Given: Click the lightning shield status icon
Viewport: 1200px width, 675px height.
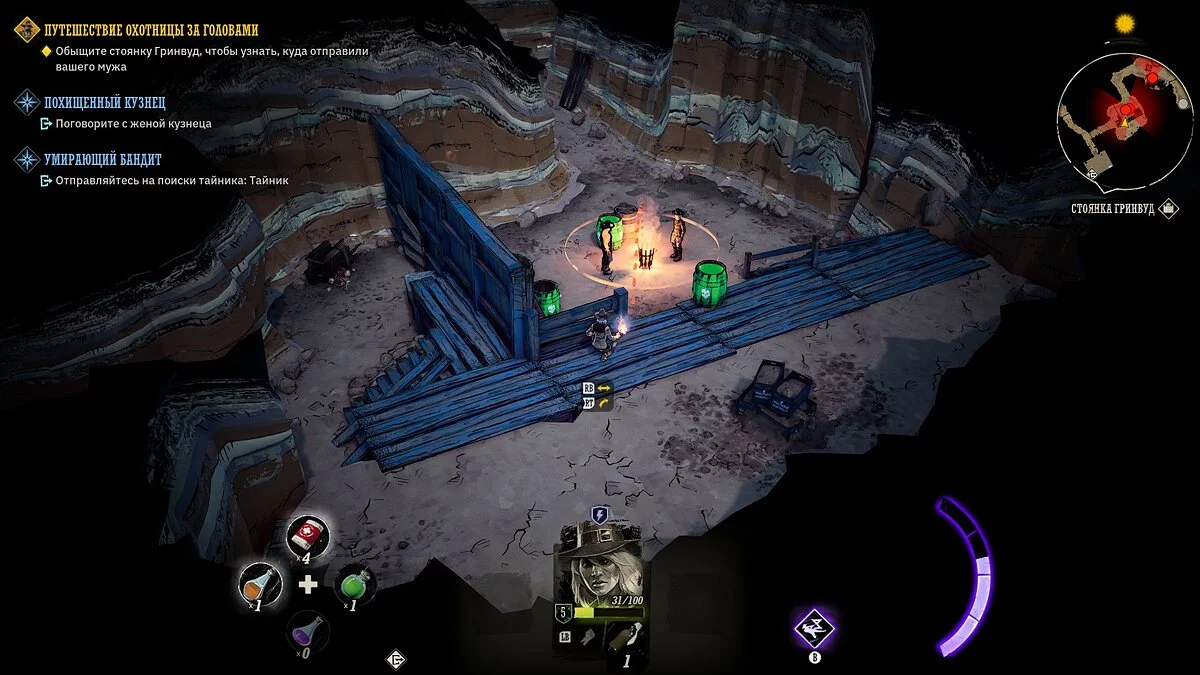Looking at the screenshot, I should pyautogui.click(x=599, y=514).
